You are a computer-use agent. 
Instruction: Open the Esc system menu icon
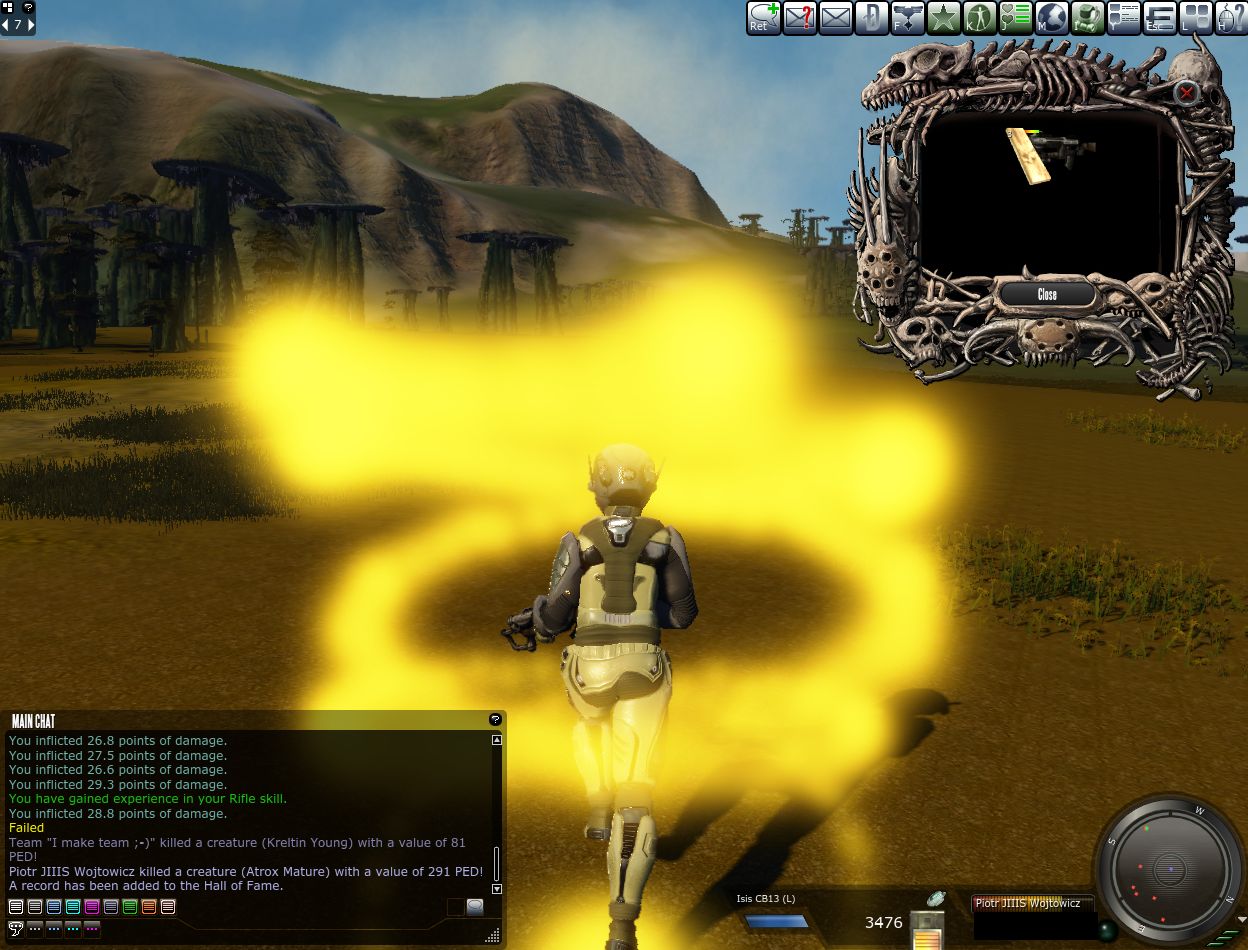click(x=1160, y=17)
